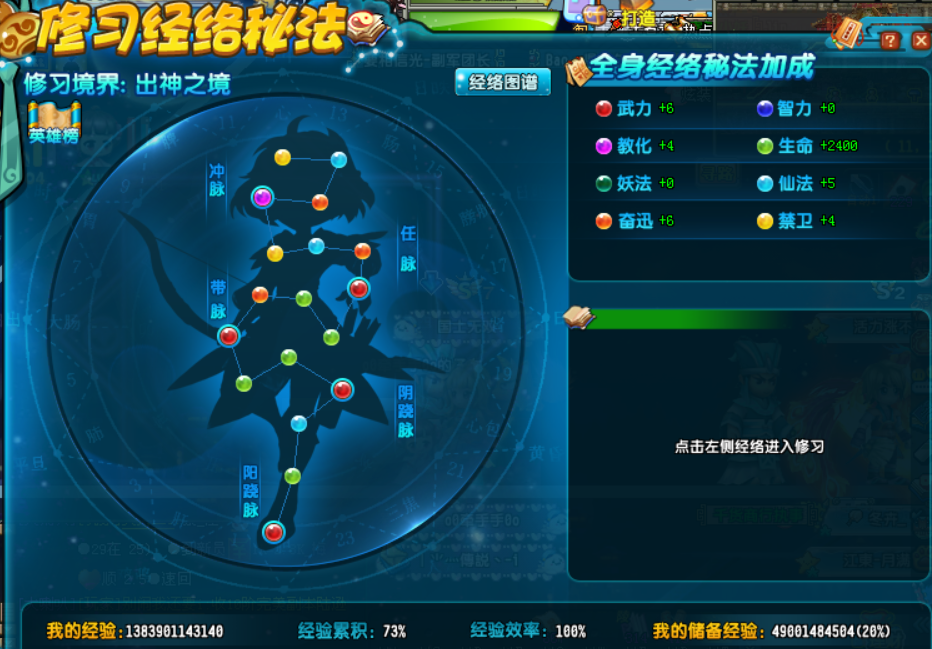This screenshot has width=932, height=649.
Task: Select the ringed red node beside 任脉
Action: (358, 289)
